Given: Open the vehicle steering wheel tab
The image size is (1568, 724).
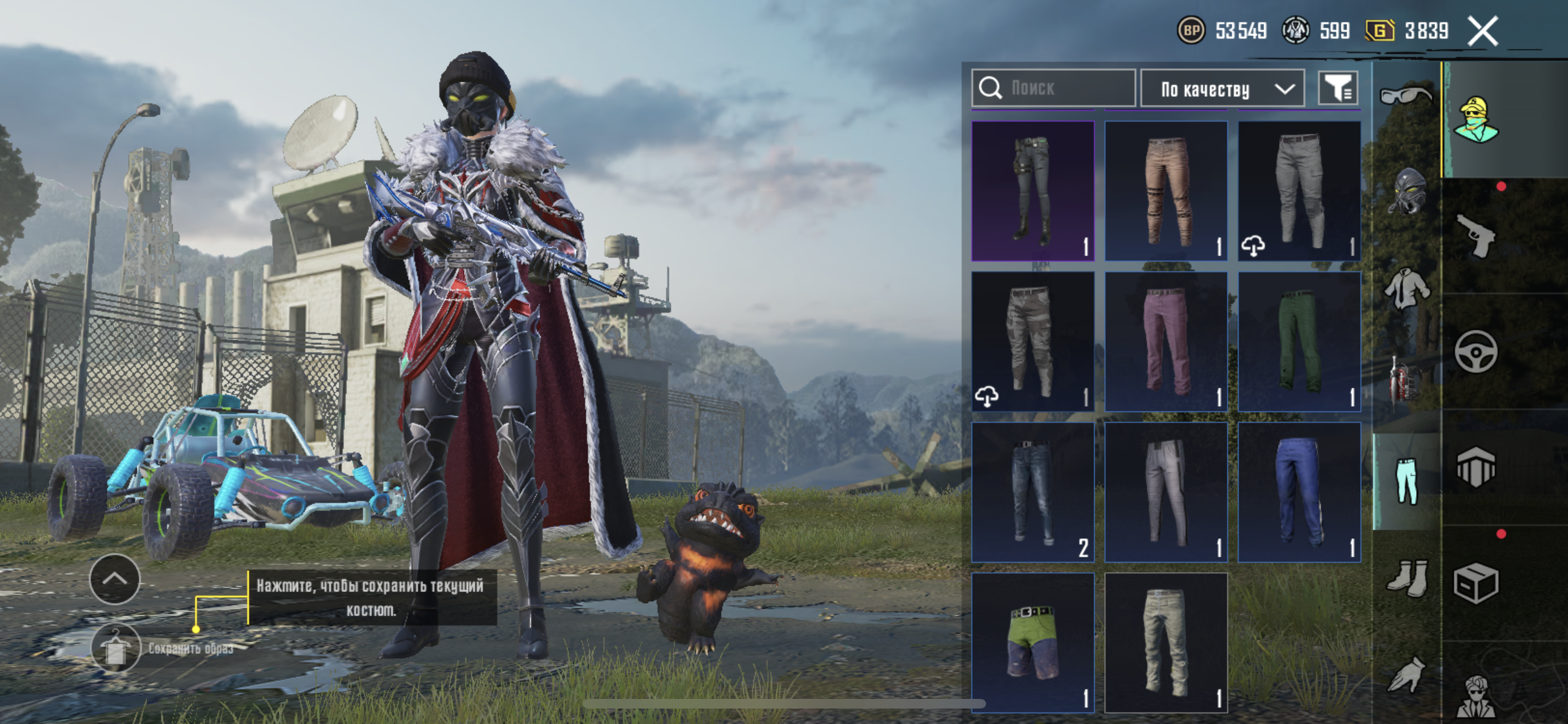Looking at the screenshot, I should click(x=1475, y=352).
